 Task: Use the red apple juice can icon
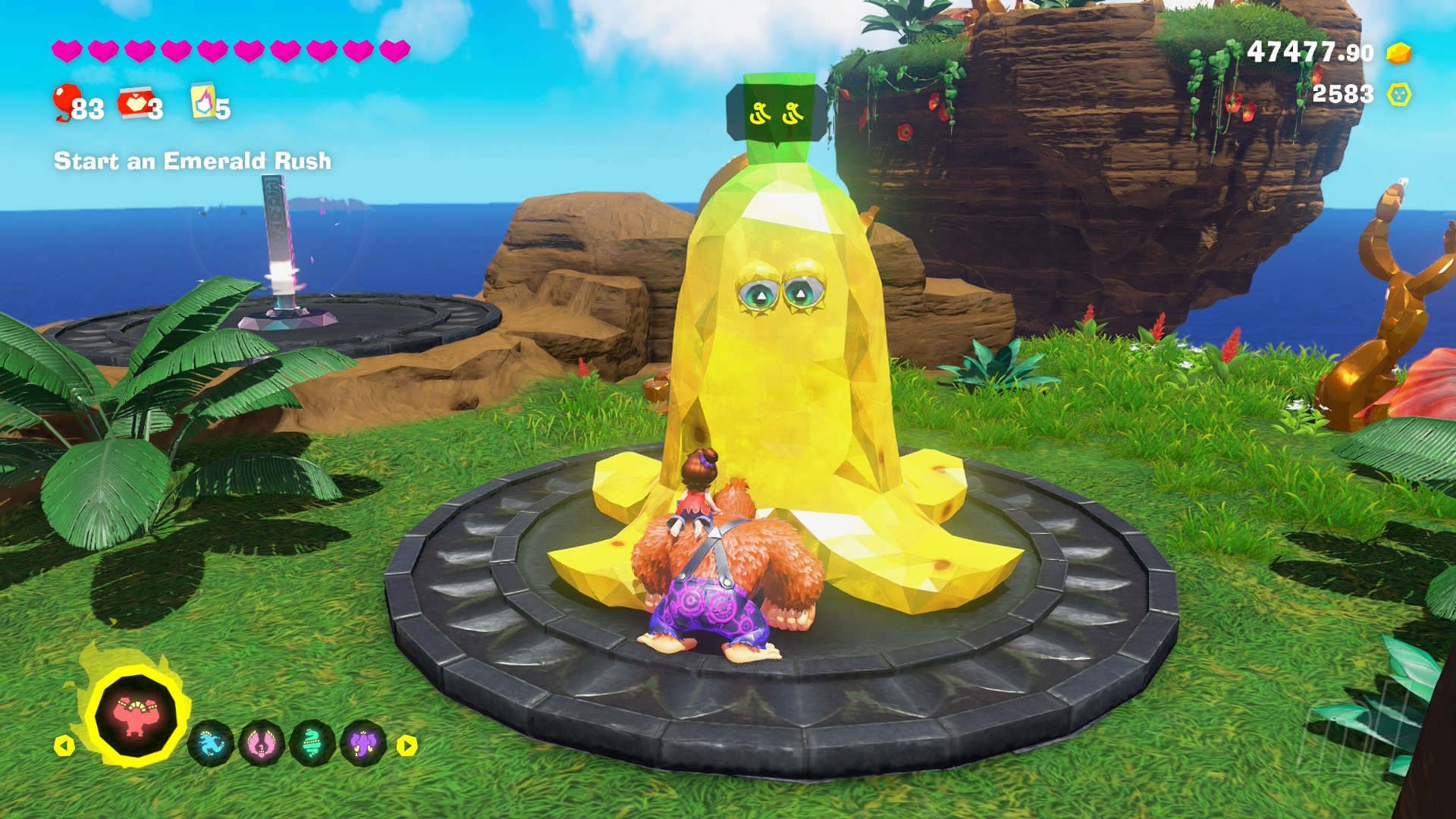pos(134,103)
